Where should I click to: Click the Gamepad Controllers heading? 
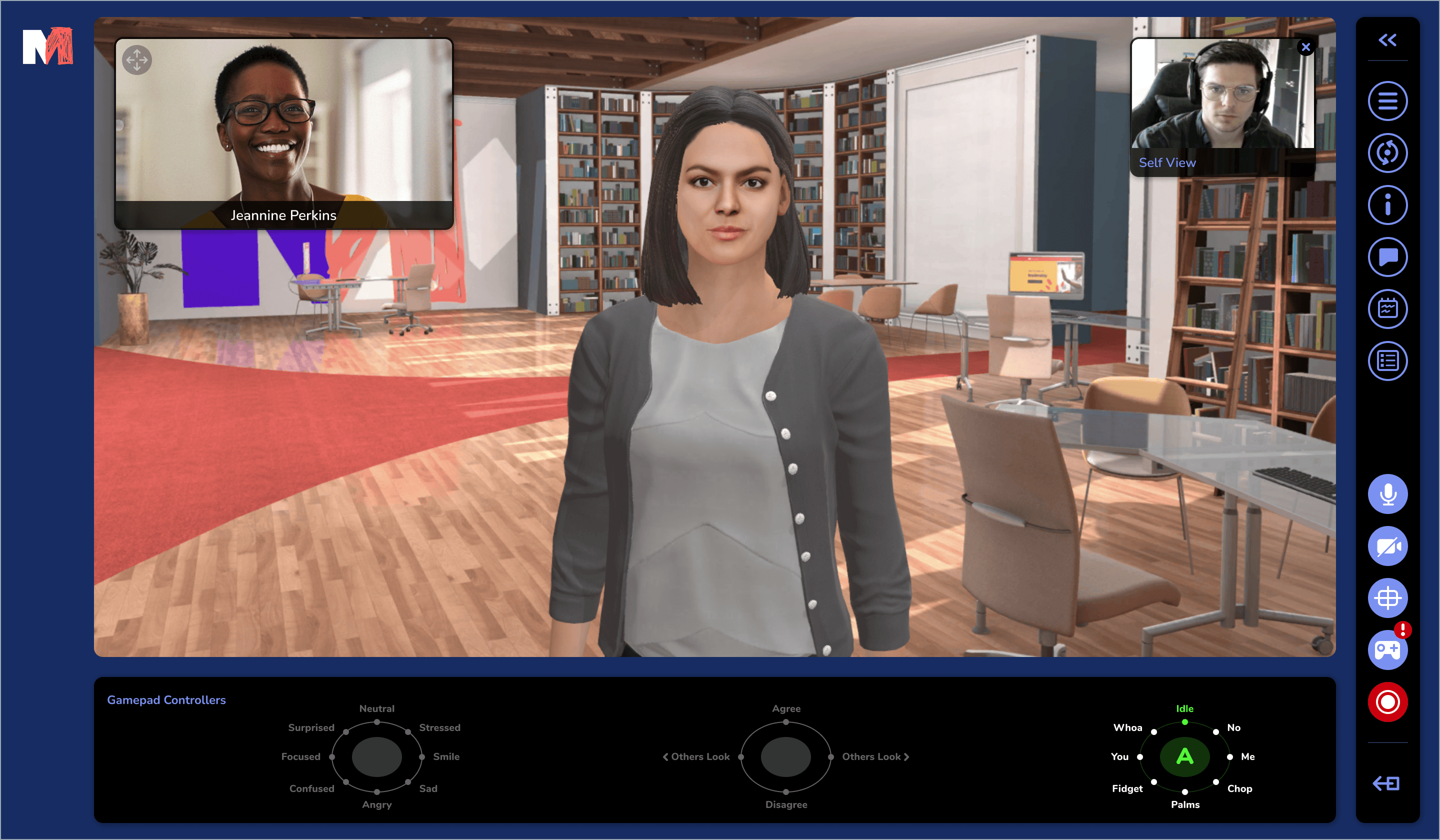pos(166,699)
